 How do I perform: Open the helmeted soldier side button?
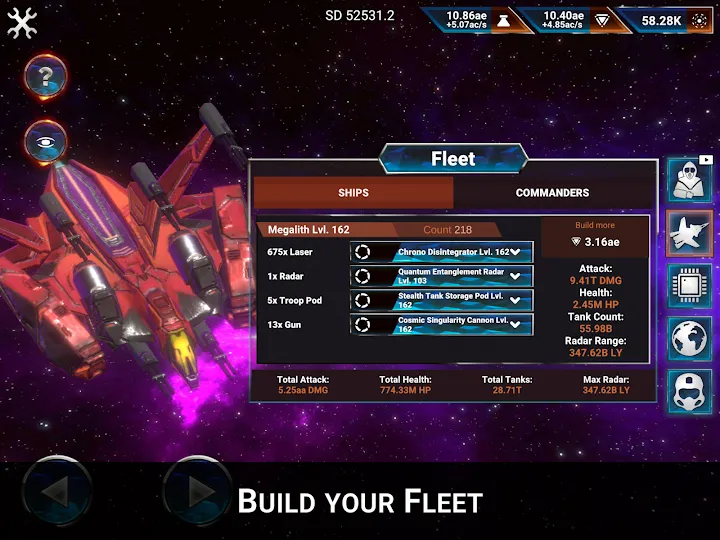tap(689, 390)
